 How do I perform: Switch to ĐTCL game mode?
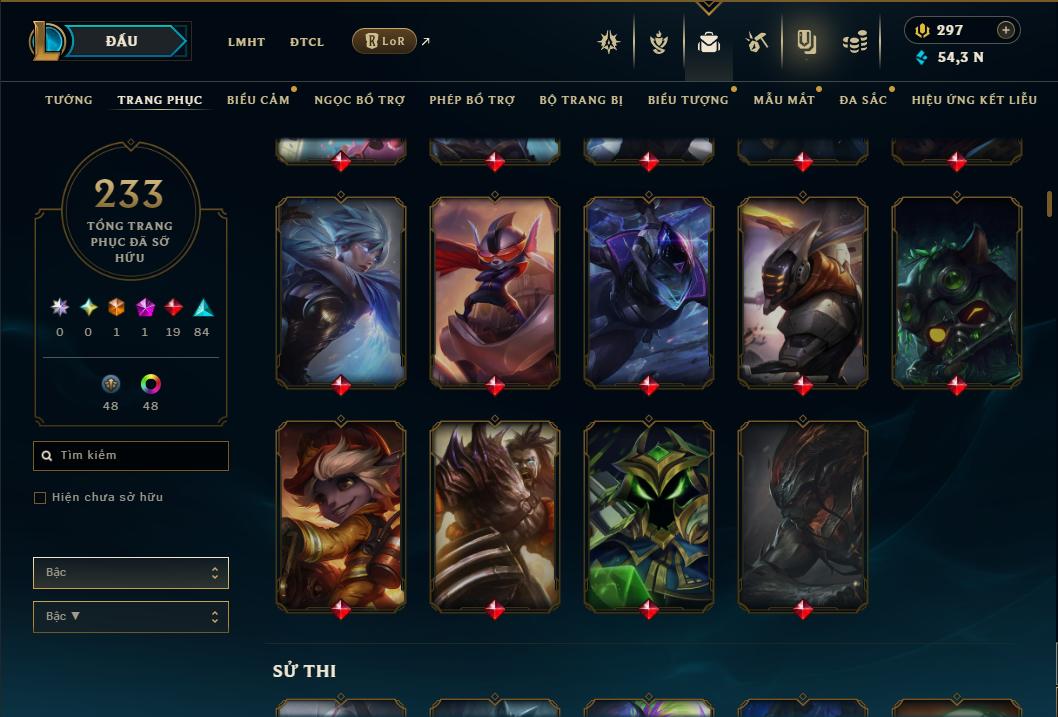tap(307, 42)
